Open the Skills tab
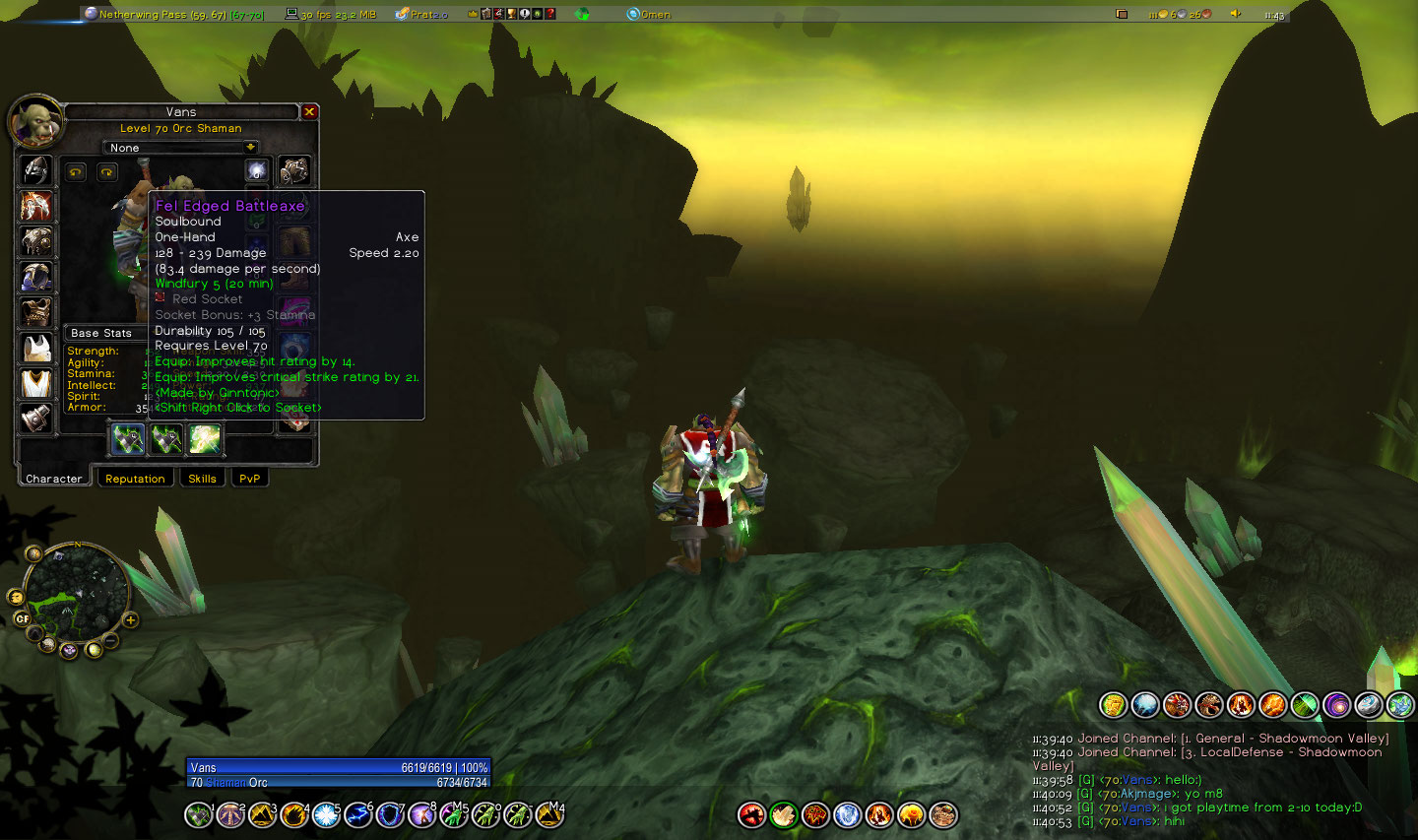 (202, 479)
